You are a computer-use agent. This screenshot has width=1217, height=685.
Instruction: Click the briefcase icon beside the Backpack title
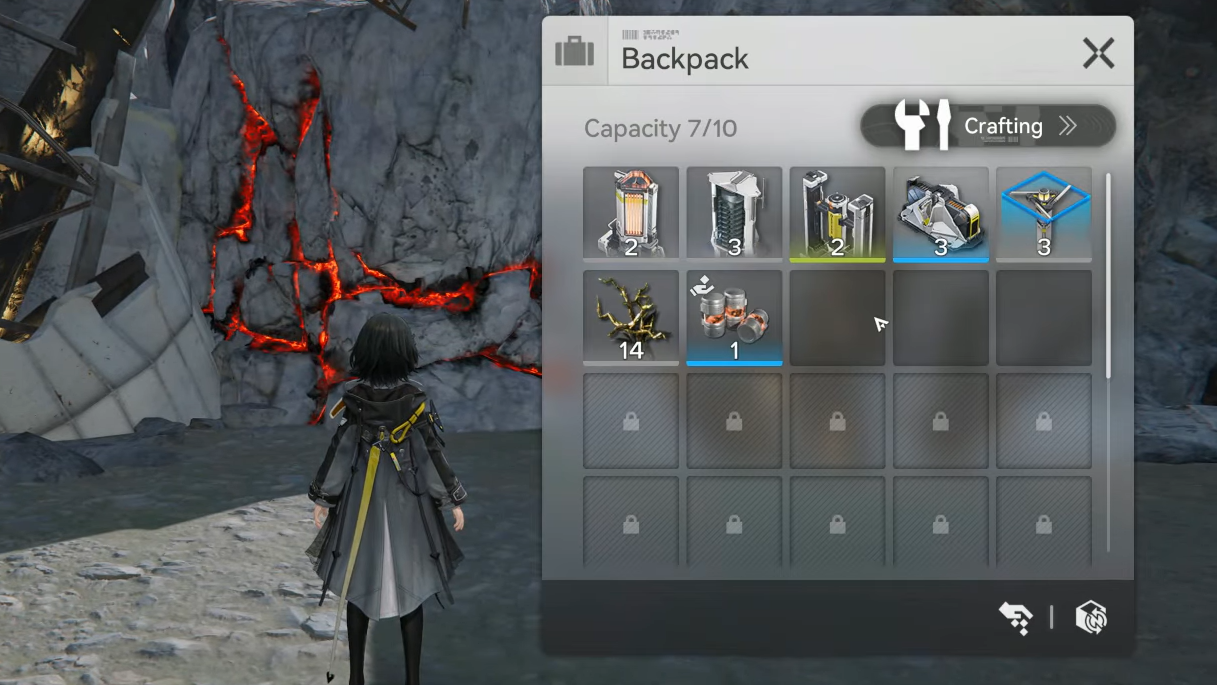click(574, 52)
